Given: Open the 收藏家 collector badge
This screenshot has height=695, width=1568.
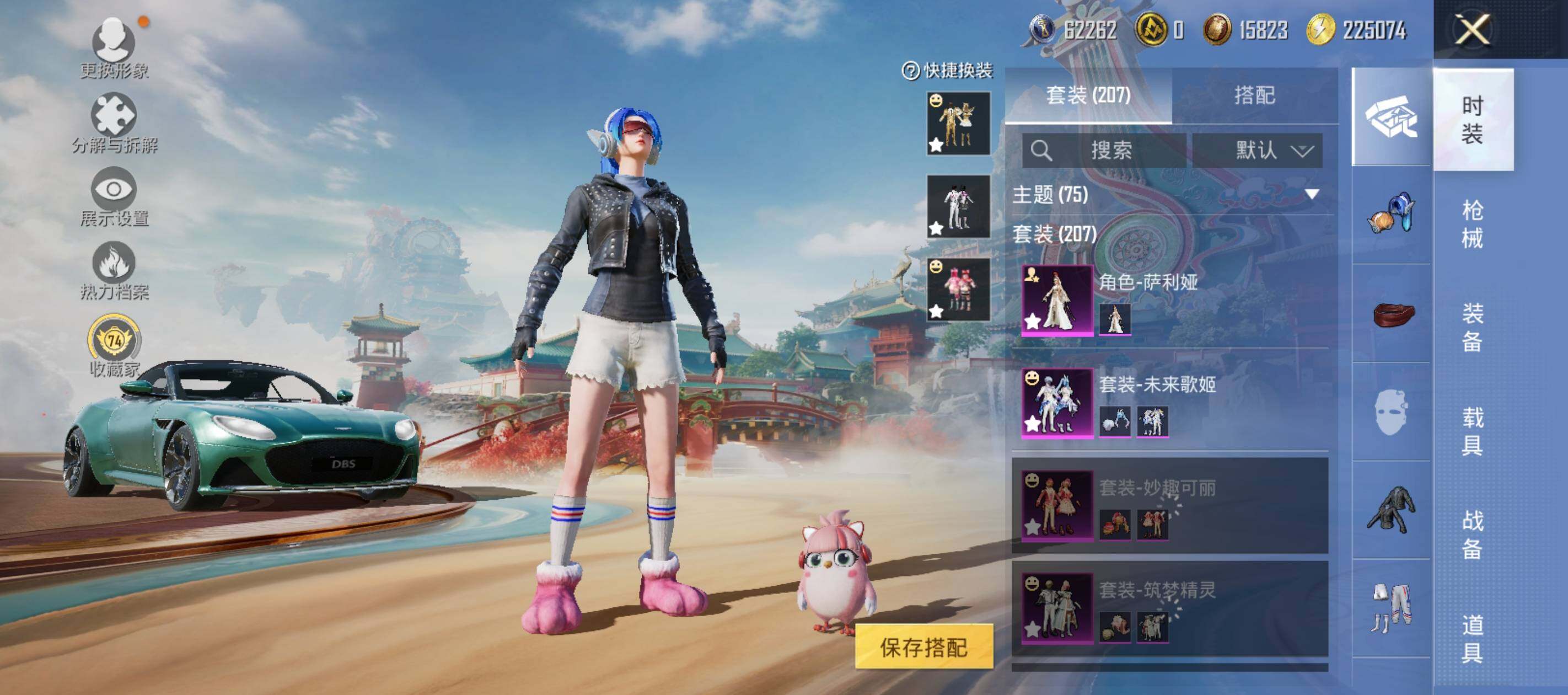Looking at the screenshot, I should 114,345.
